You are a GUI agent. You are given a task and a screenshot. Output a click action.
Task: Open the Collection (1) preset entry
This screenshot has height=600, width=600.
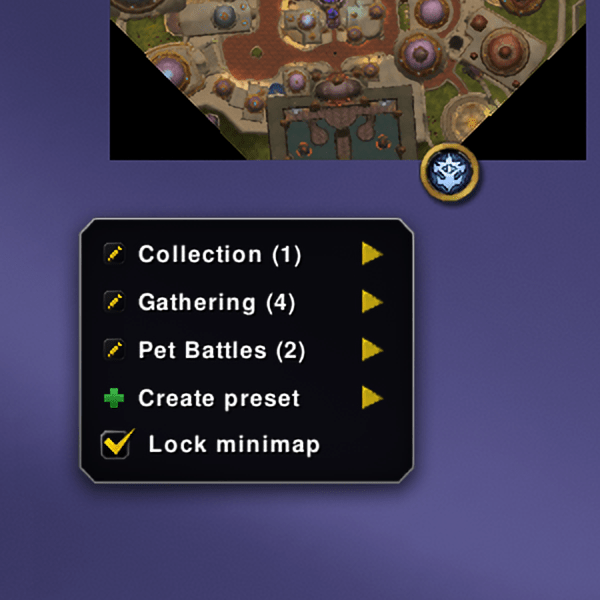coord(219,254)
